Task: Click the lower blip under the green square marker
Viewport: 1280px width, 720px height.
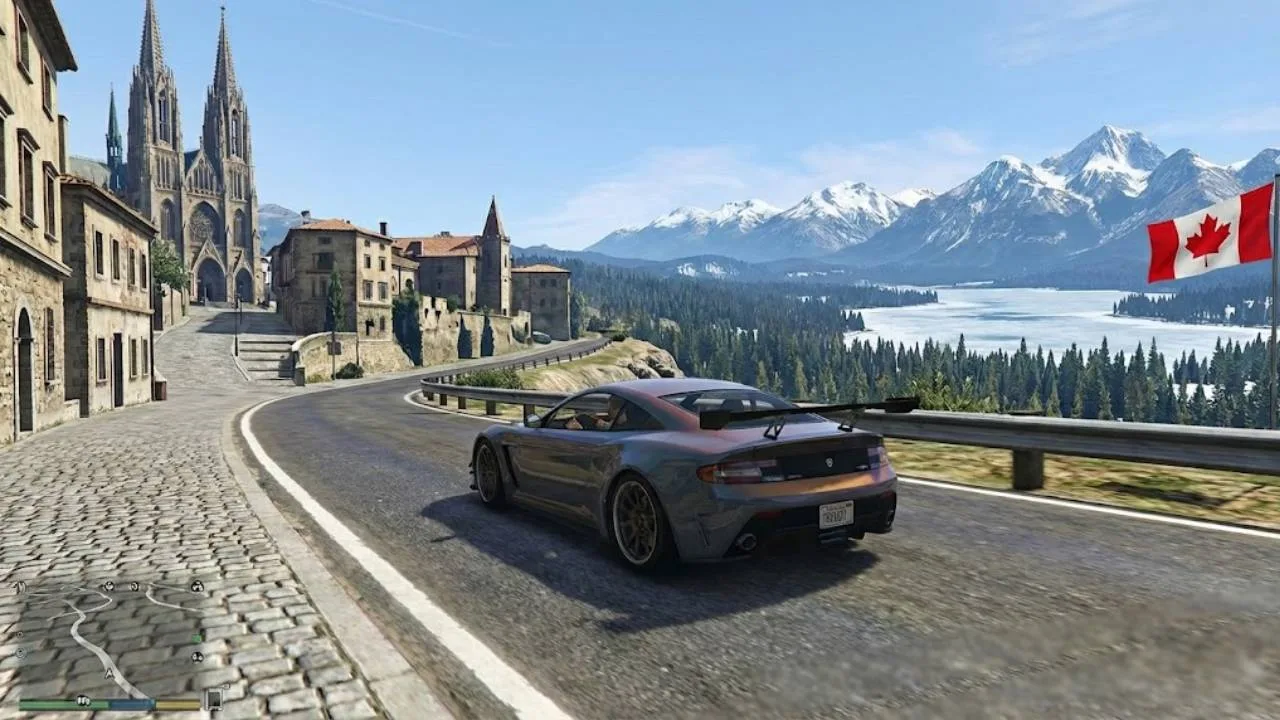Action: pos(197,657)
